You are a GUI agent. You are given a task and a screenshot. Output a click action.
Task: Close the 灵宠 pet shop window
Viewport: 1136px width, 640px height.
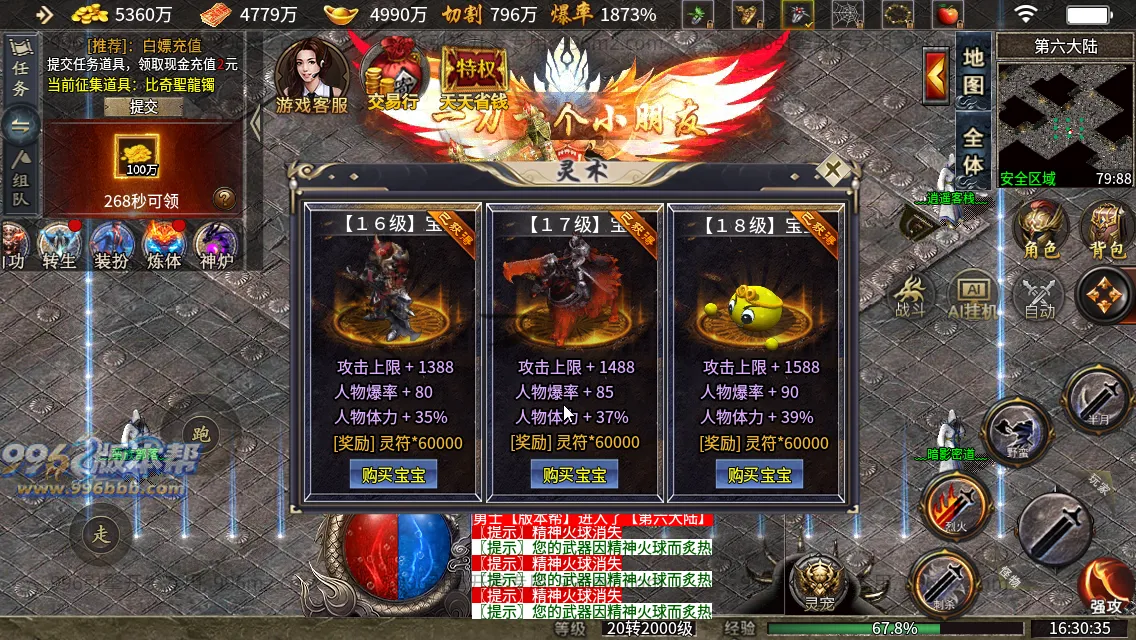coord(832,169)
